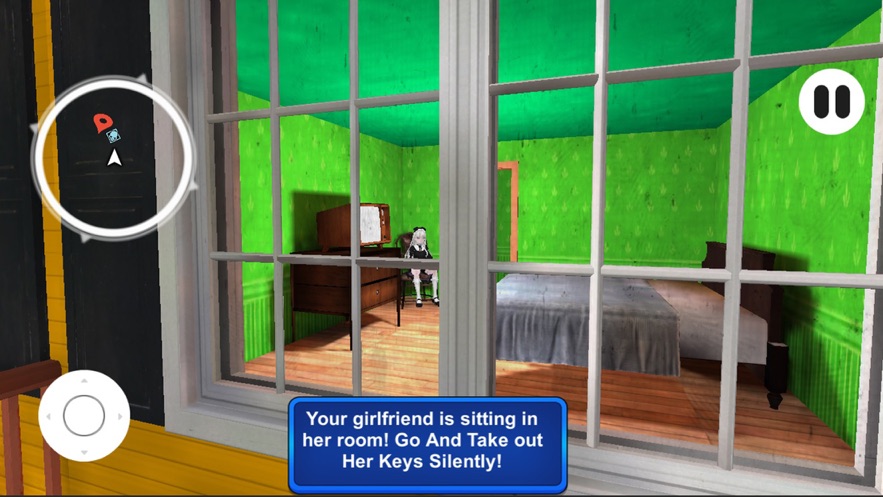
Task: Click the circular minimap compass
Action: click(x=113, y=158)
